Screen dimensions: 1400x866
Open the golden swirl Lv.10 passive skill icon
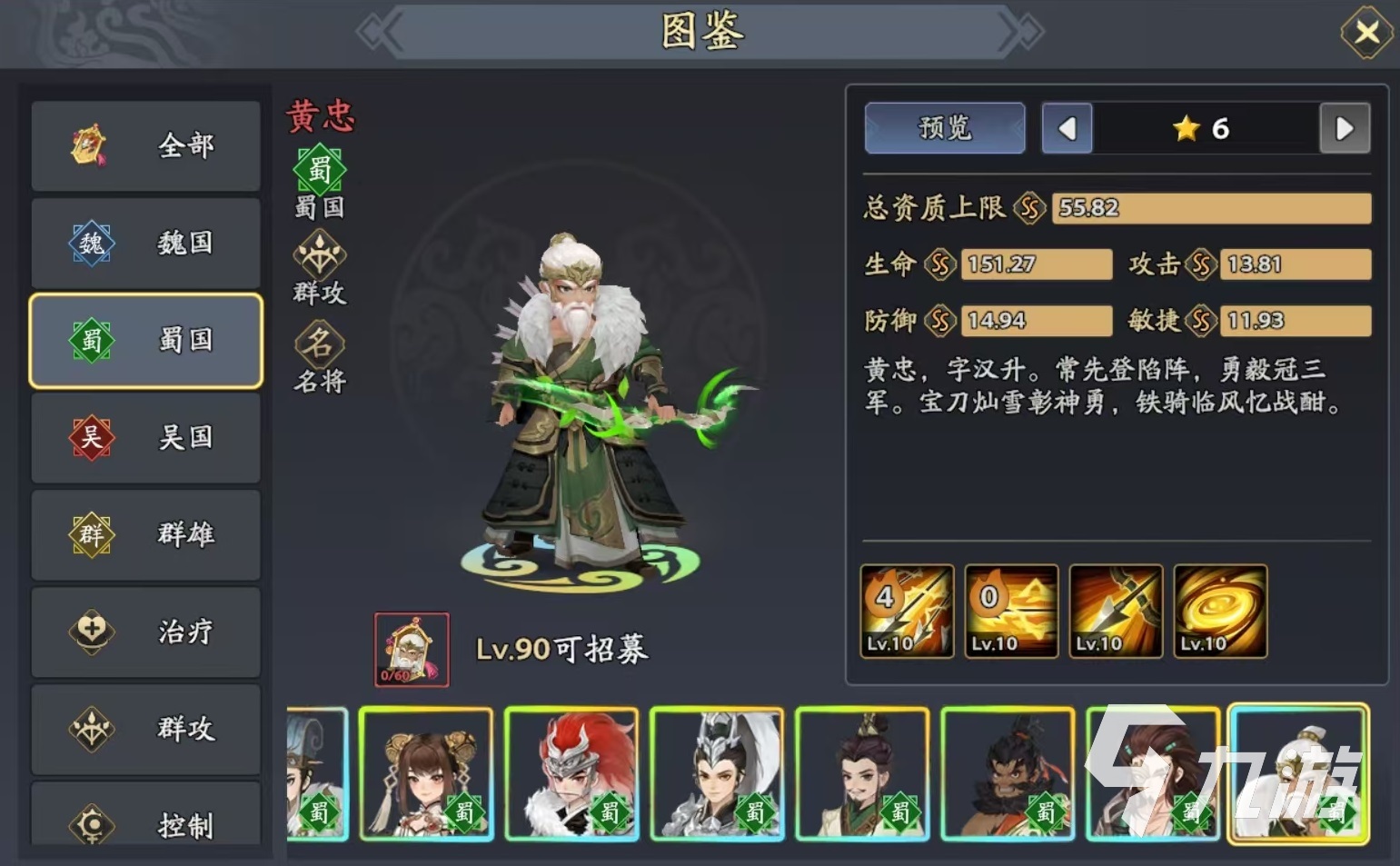1220,611
